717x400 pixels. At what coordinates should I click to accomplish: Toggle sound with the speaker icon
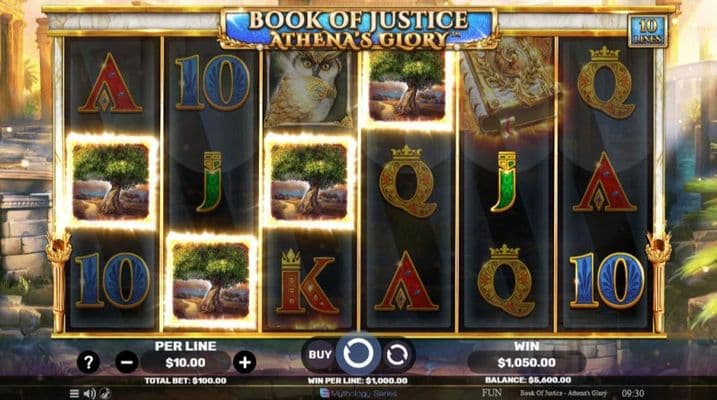[x=89, y=394]
